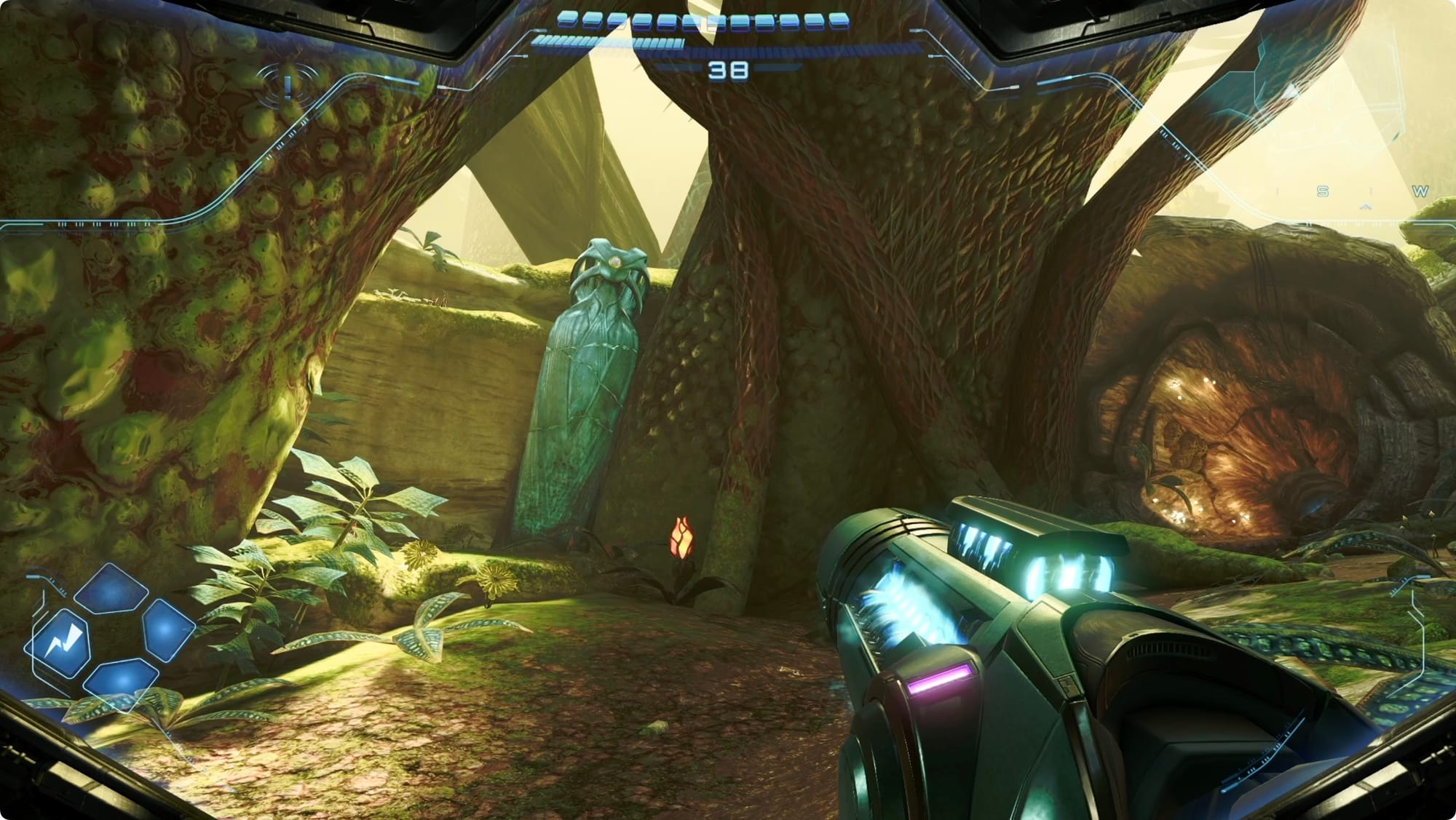Click the S heading on the compass
1456x820 pixels.
click(1322, 191)
